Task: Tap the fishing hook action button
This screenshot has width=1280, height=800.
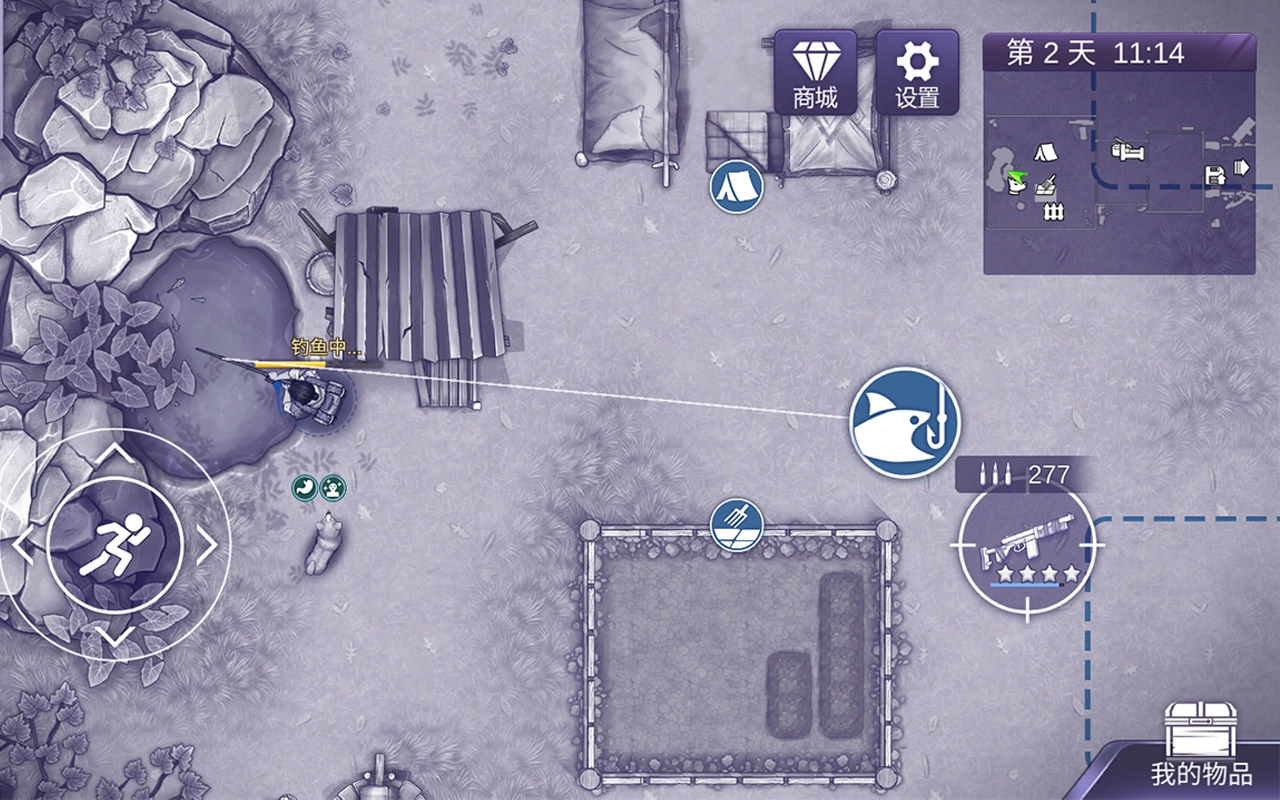Action: [904, 421]
